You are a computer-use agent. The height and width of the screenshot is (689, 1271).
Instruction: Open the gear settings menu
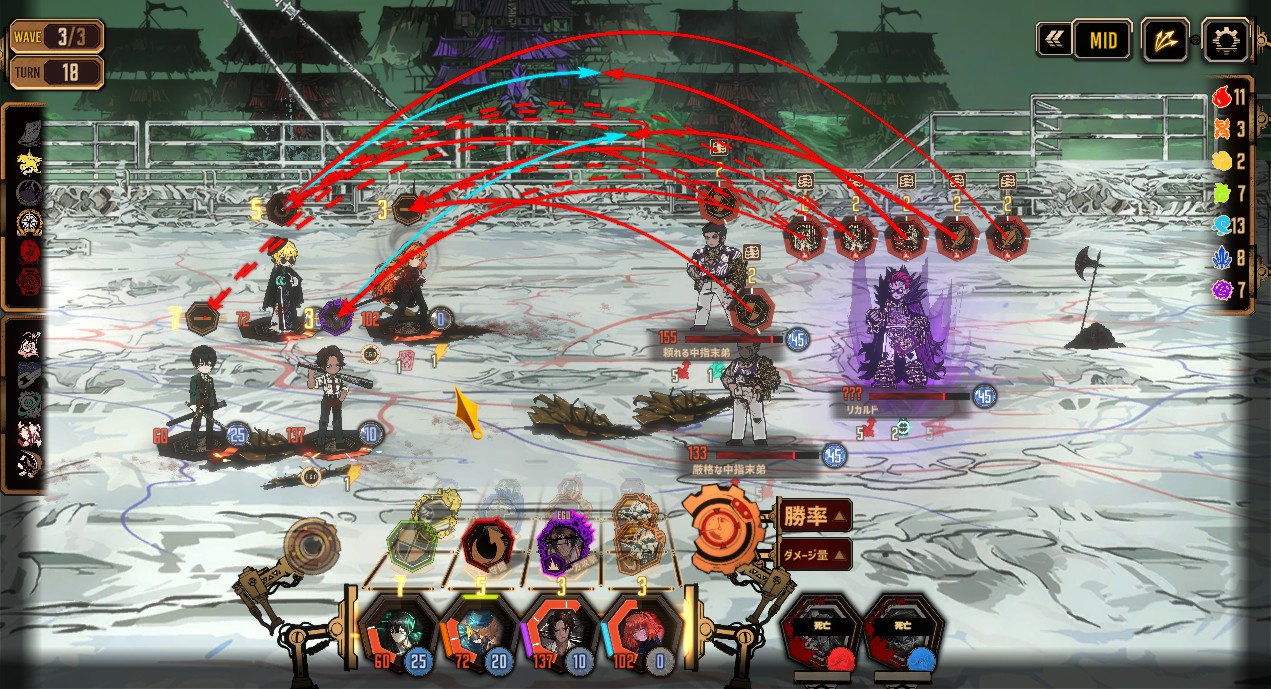(1225, 41)
